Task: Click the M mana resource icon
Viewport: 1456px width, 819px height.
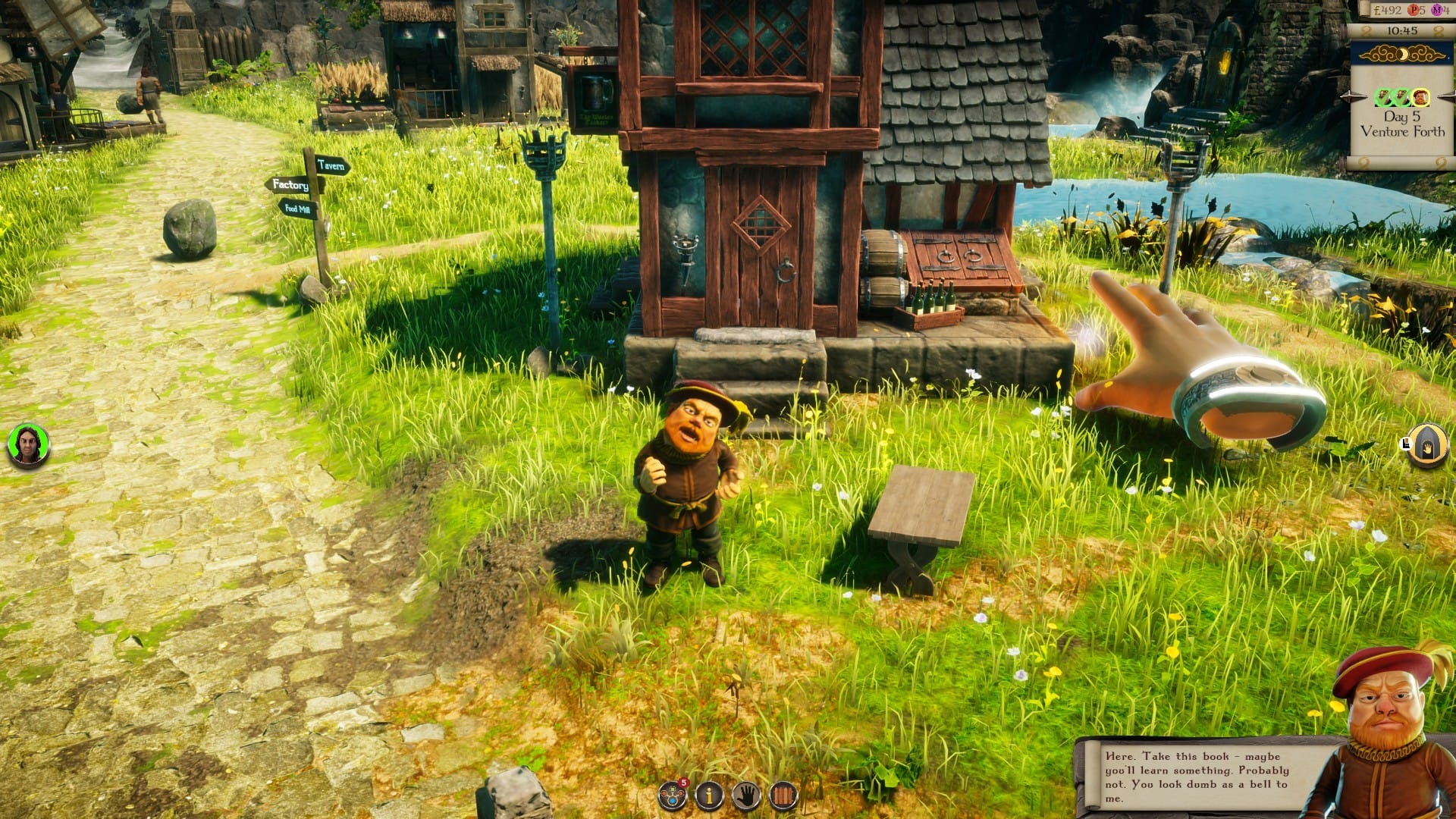Action: [x=1439, y=9]
